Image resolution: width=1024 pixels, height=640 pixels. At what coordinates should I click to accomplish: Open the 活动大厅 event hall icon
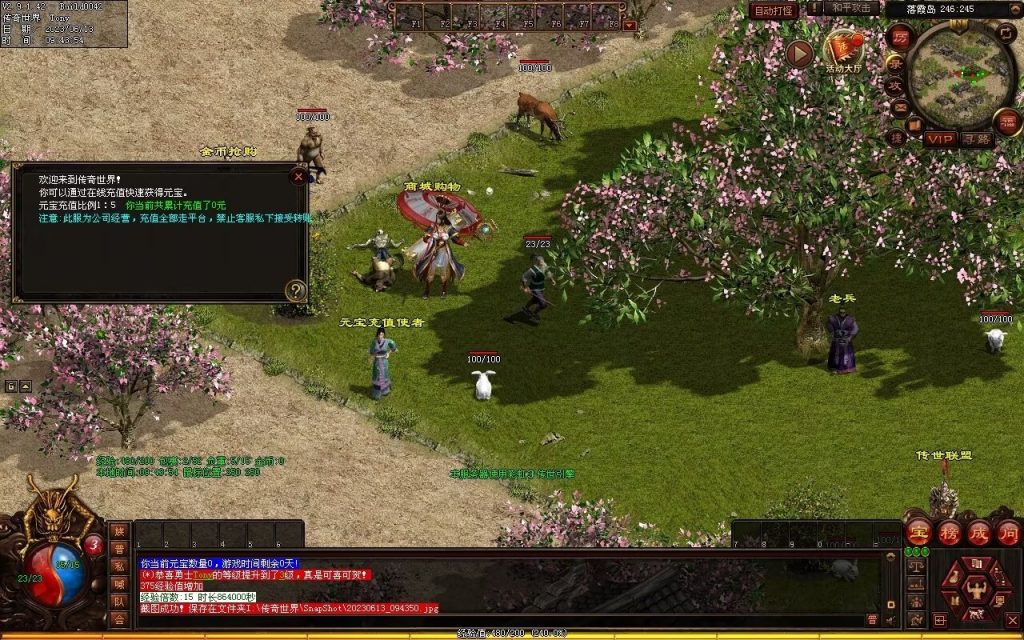843,49
